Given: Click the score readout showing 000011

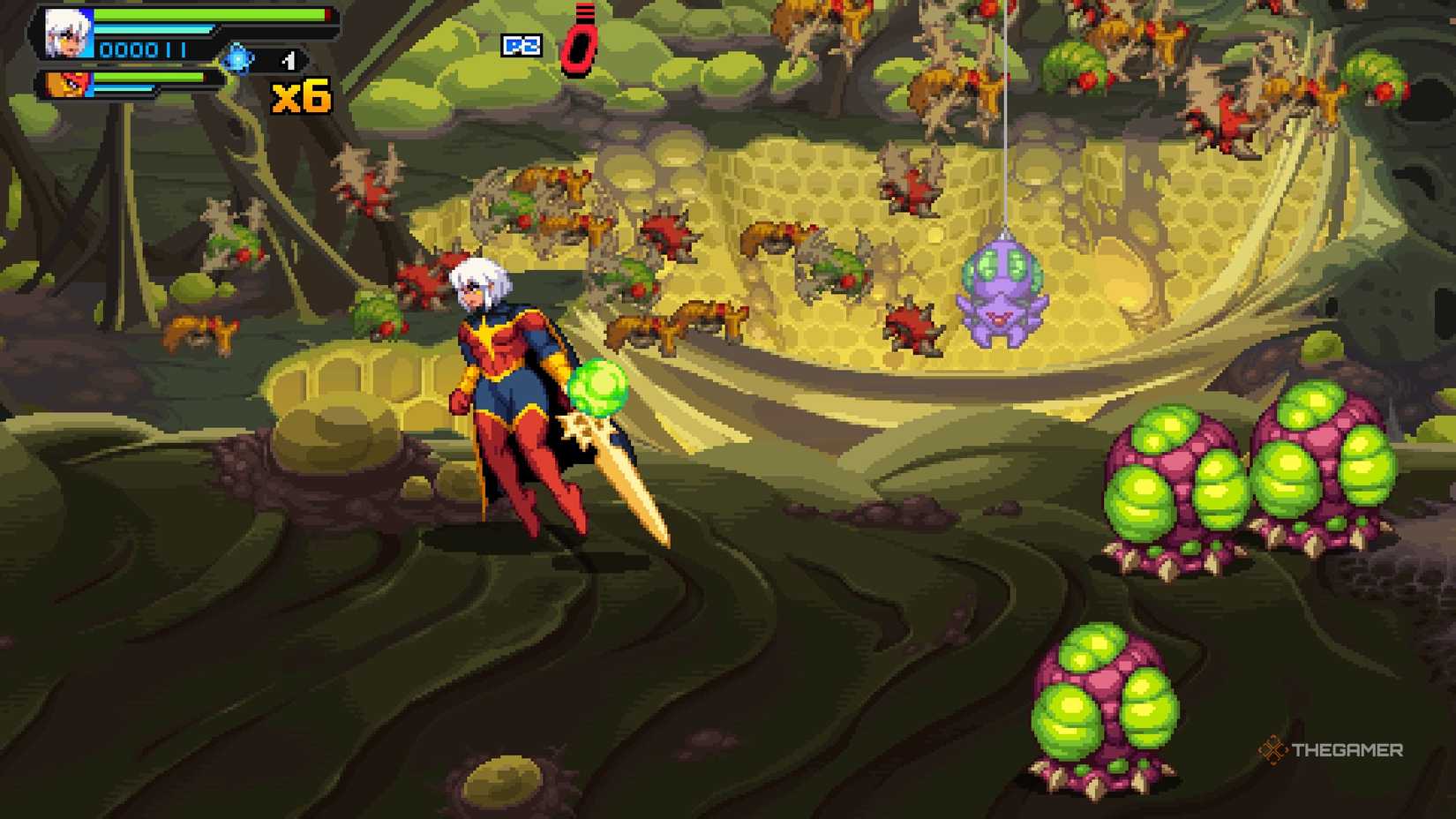Looking at the screenshot, I should coord(141,50).
